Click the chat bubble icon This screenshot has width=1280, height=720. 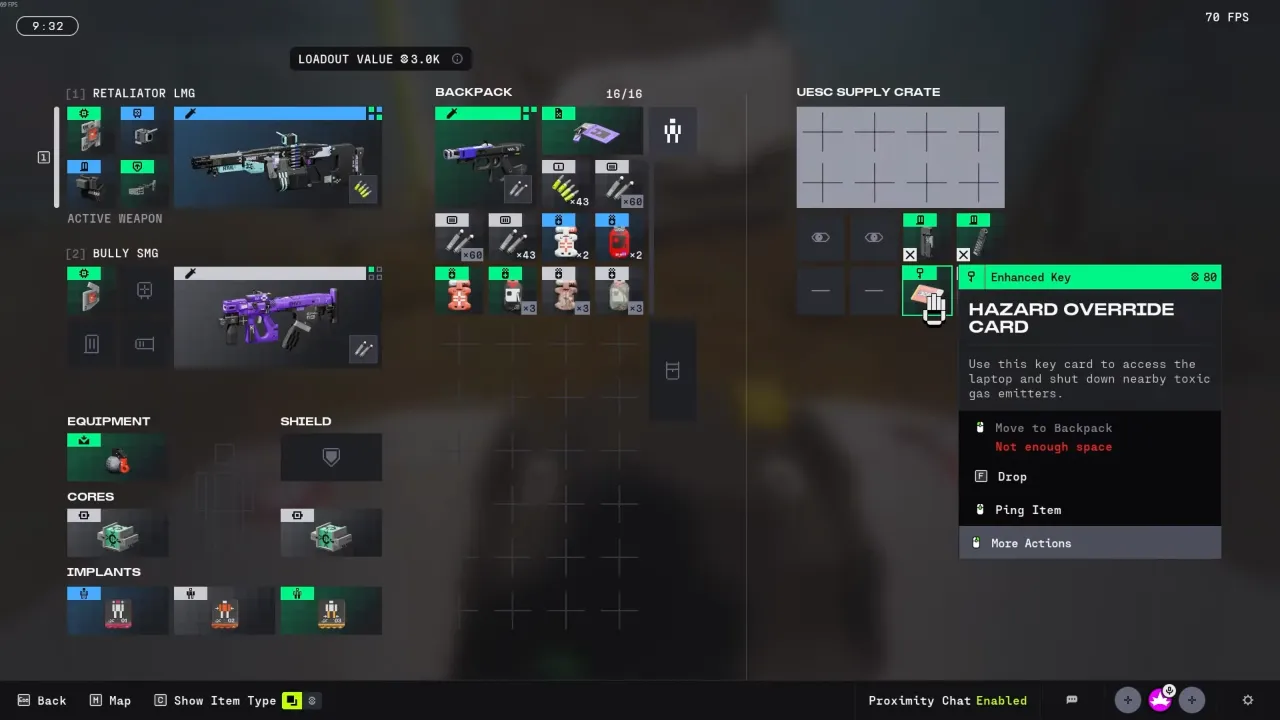pos(1072,700)
